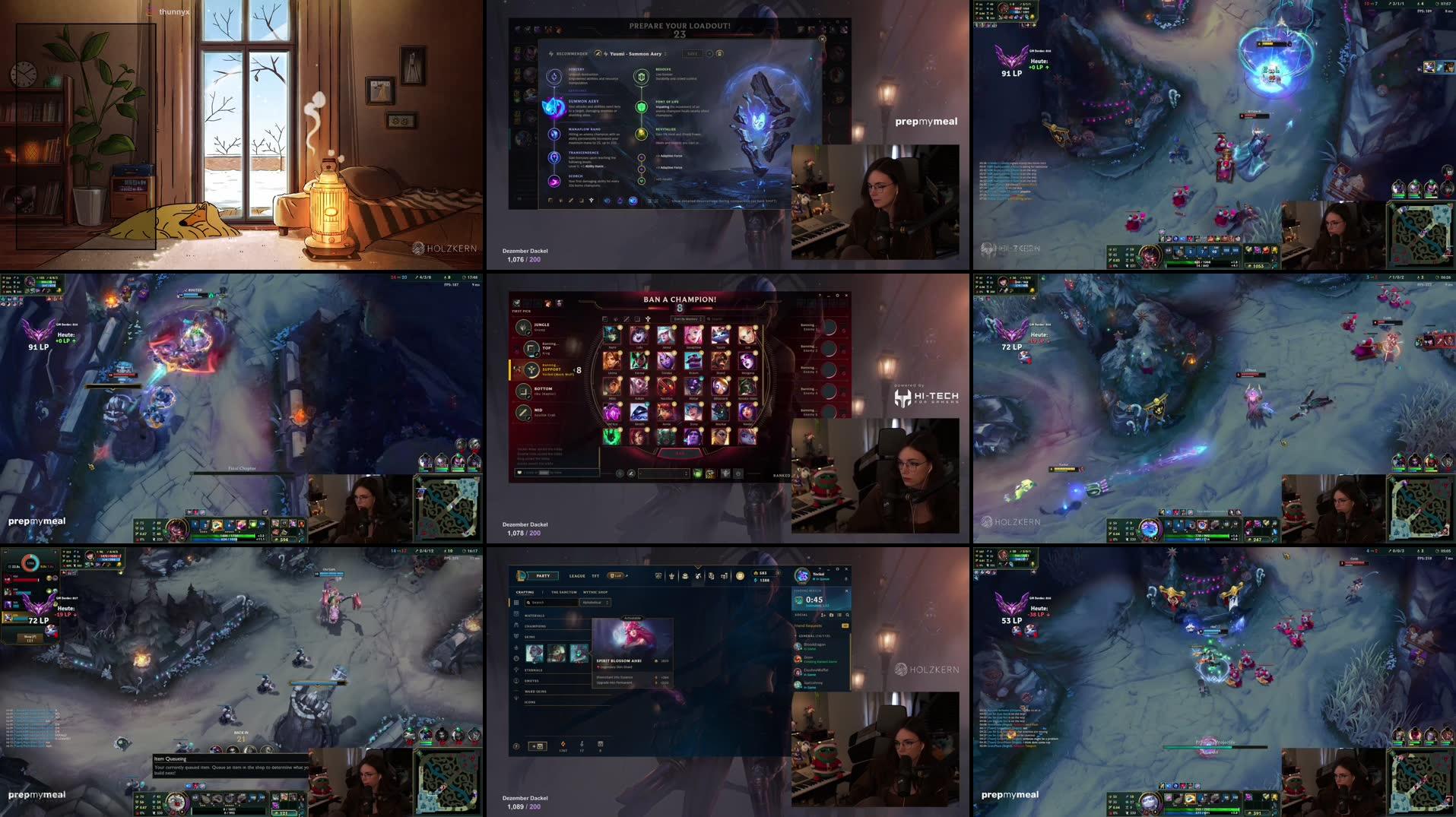The width and height of the screenshot is (1456, 817).
Task: Open the Sort By Mastery dropdown in champion select
Action: pos(688,319)
